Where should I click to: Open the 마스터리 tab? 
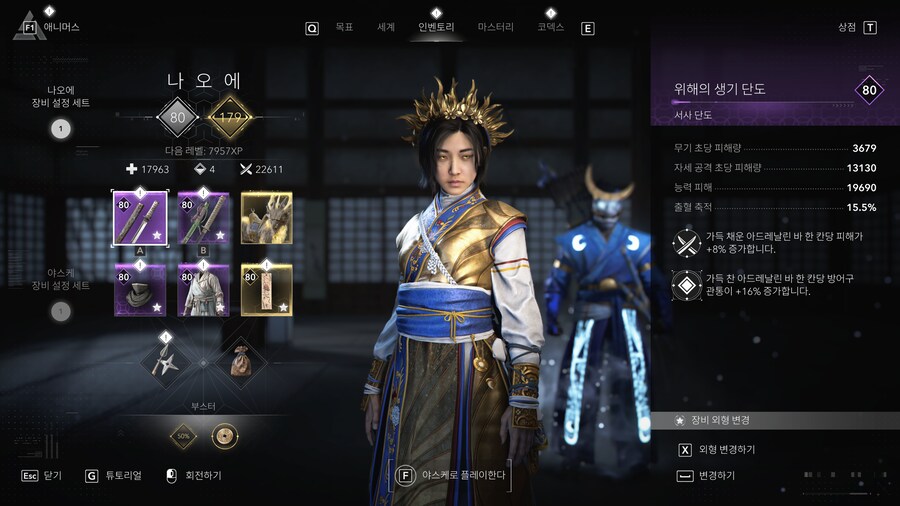point(495,27)
